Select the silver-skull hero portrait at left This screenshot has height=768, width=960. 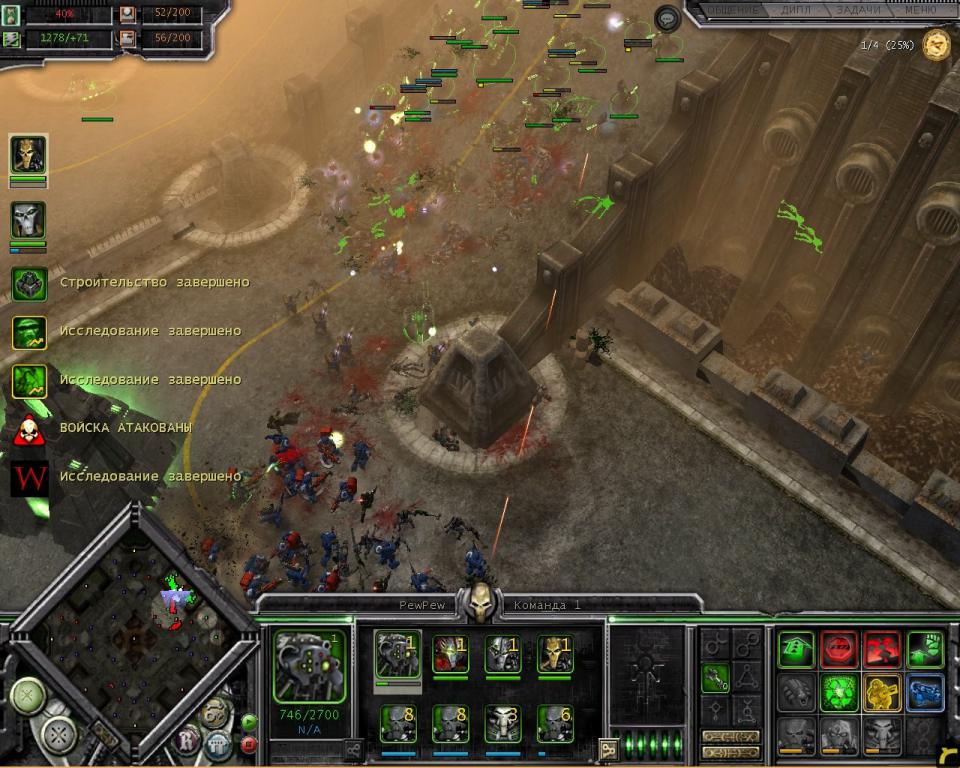click(28, 220)
